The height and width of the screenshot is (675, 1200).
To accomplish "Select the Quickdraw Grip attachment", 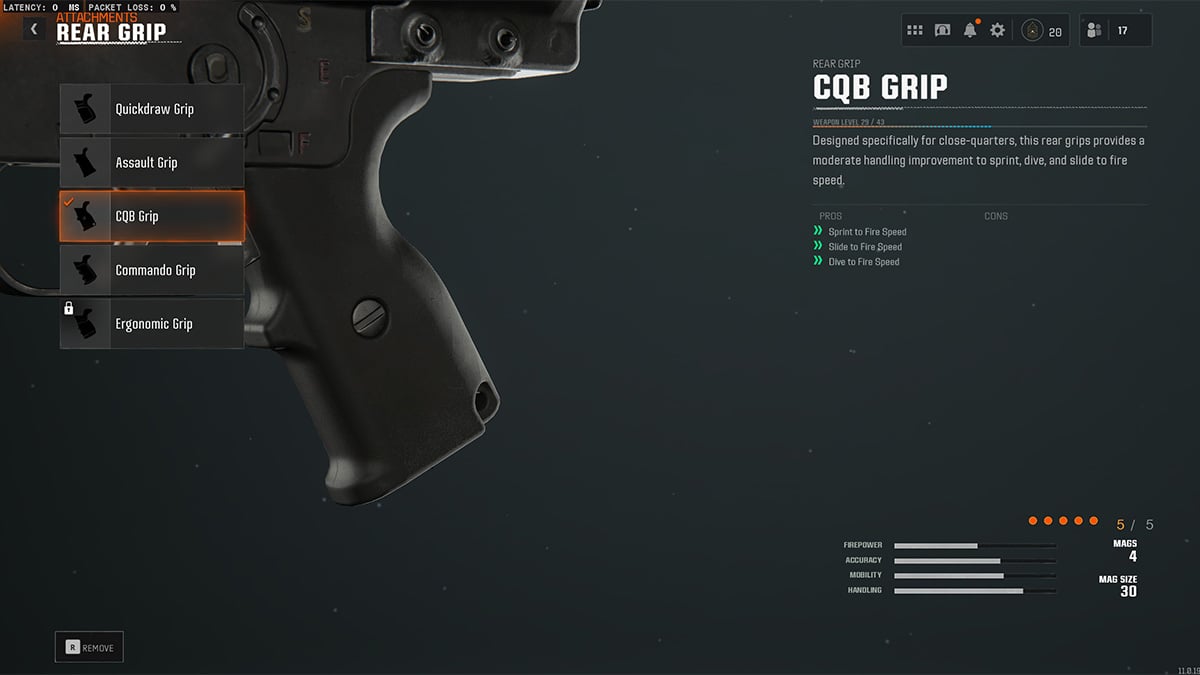I will (x=152, y=109).
